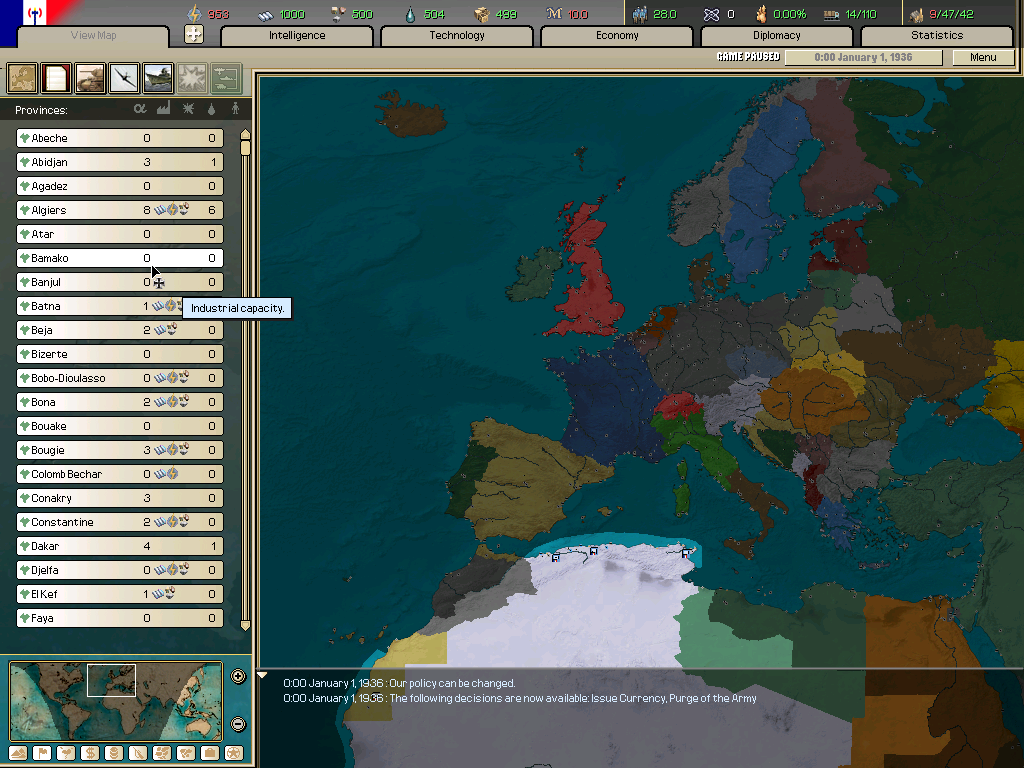Show the air units plane icon list
The width and height of the screenshot is (1024, 768).
[124, 77]
